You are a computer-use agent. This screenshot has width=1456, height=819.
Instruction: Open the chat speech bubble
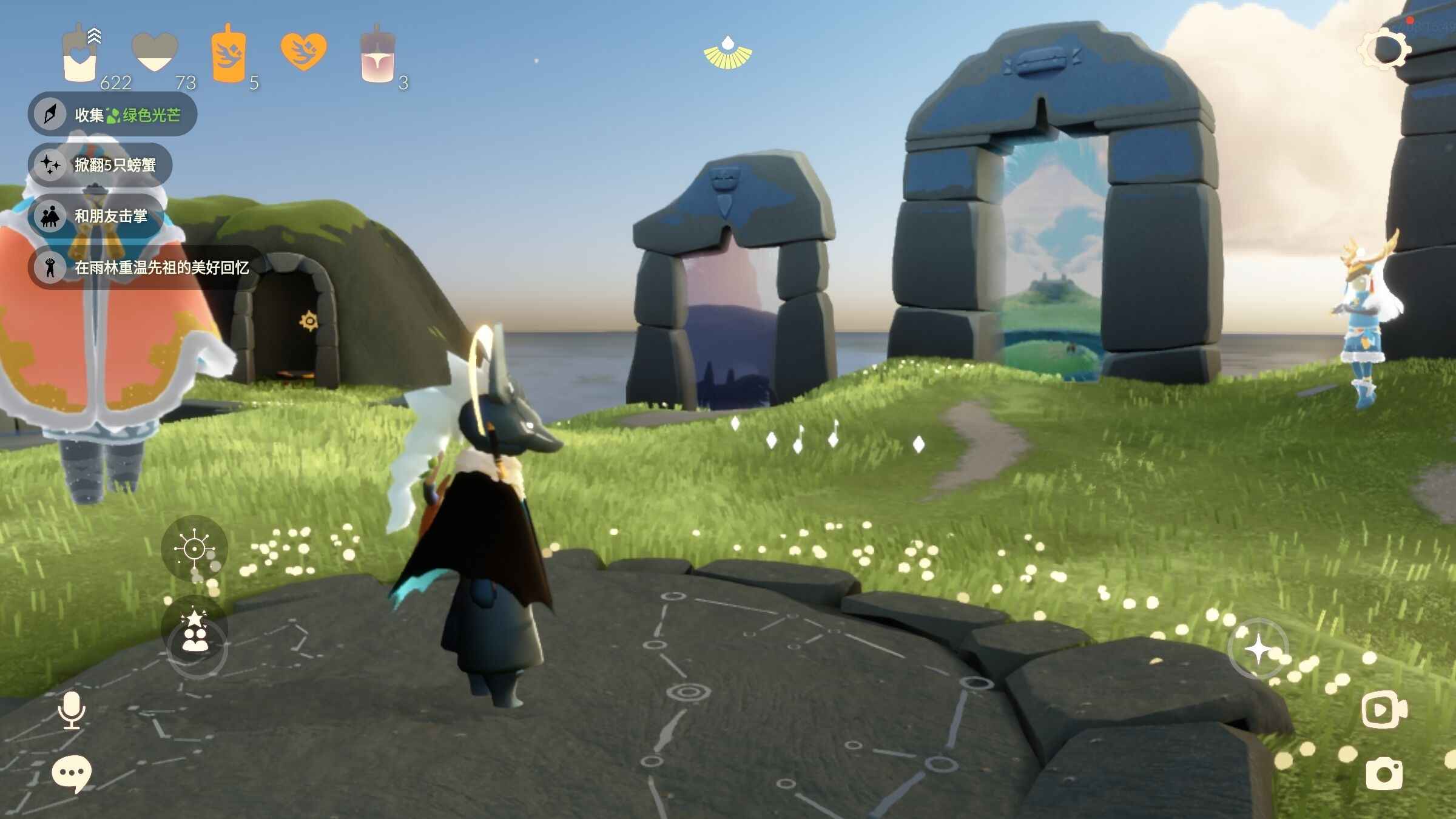[x=72, y=773]
